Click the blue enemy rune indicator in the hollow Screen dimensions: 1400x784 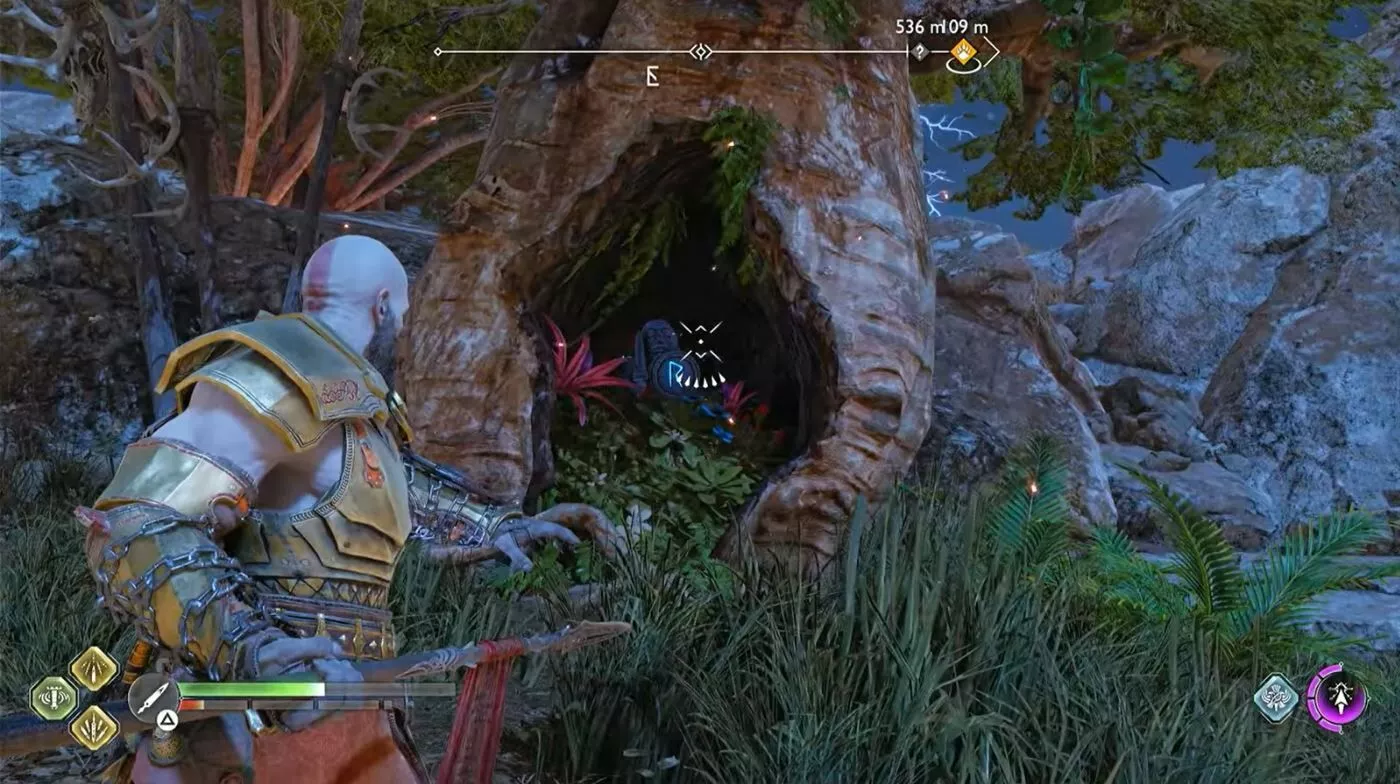(x=674, y=373)
